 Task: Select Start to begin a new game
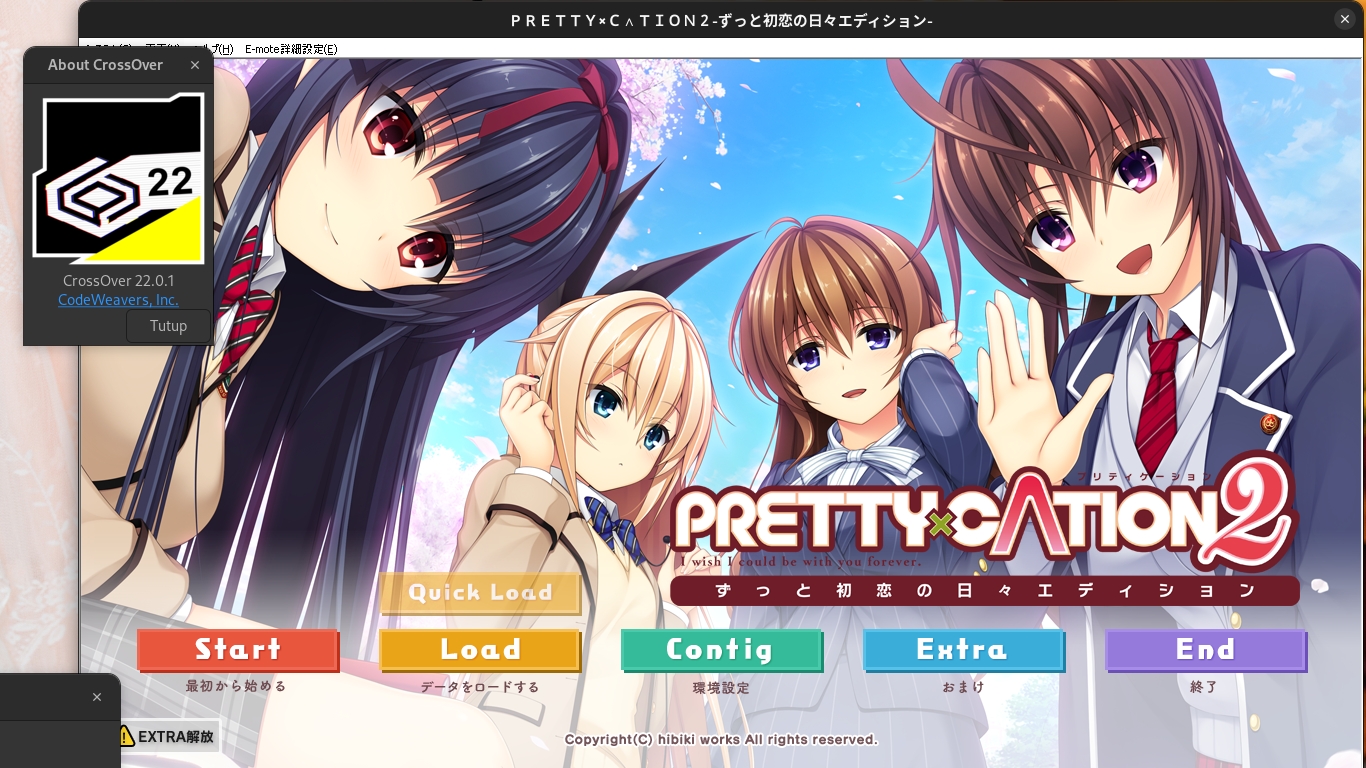click(x=238, y=650)
